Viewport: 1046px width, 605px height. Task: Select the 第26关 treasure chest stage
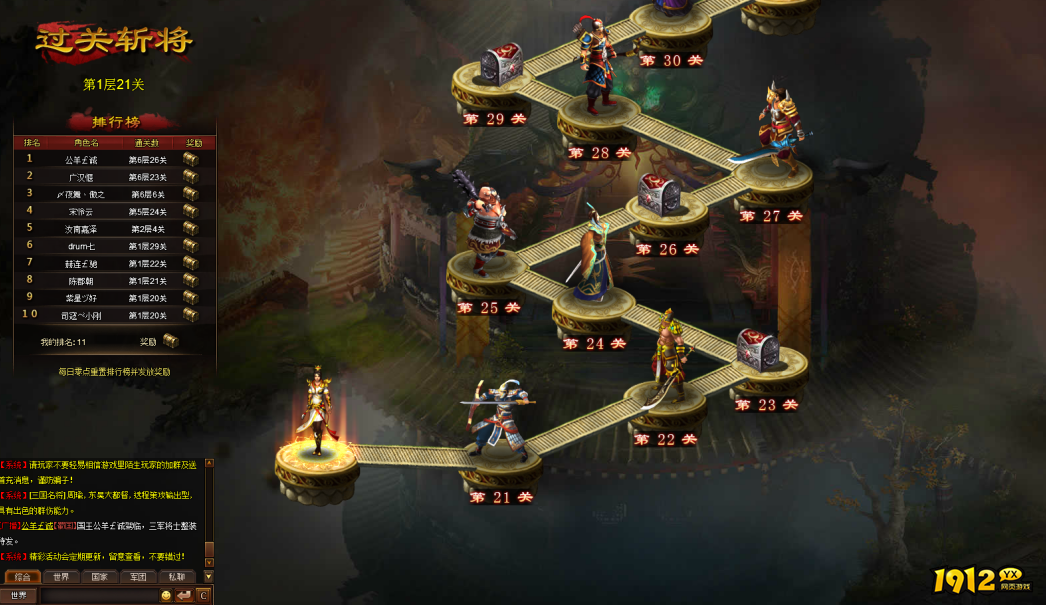(x=659, y=194)
